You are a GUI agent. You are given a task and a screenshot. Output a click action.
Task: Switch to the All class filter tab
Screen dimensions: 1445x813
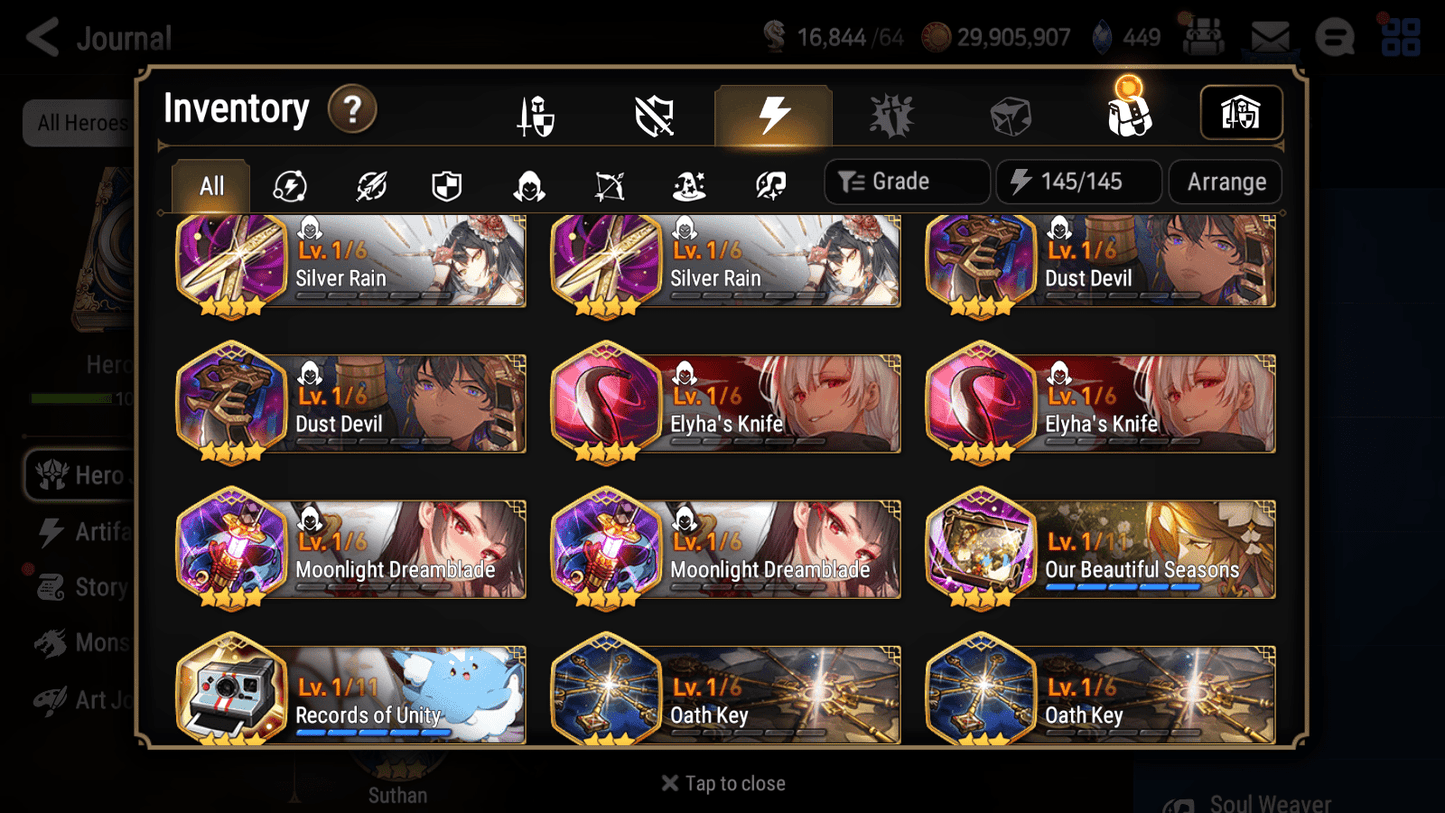coord(210,184)
